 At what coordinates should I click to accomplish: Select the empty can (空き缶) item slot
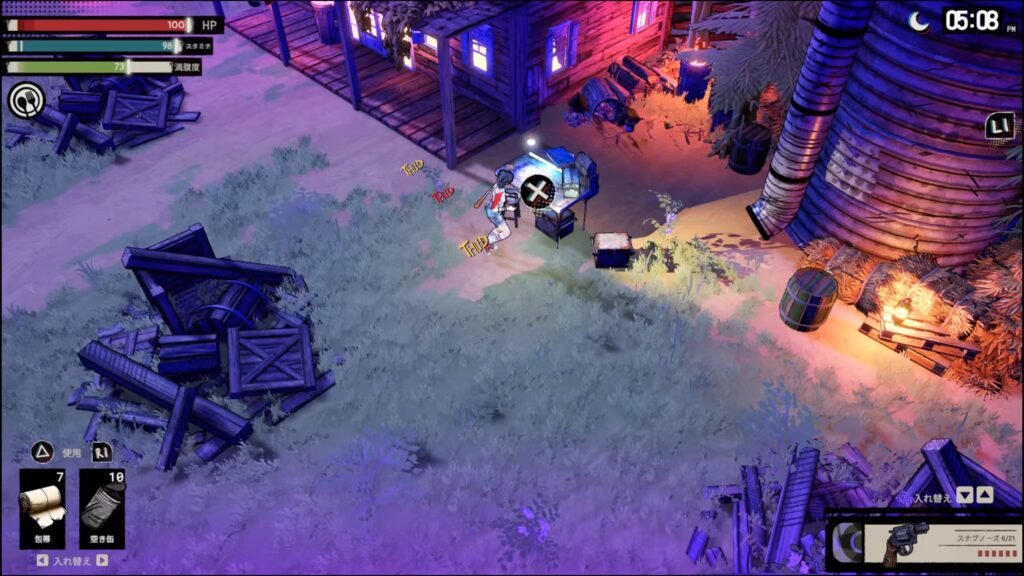click(103, 508)
